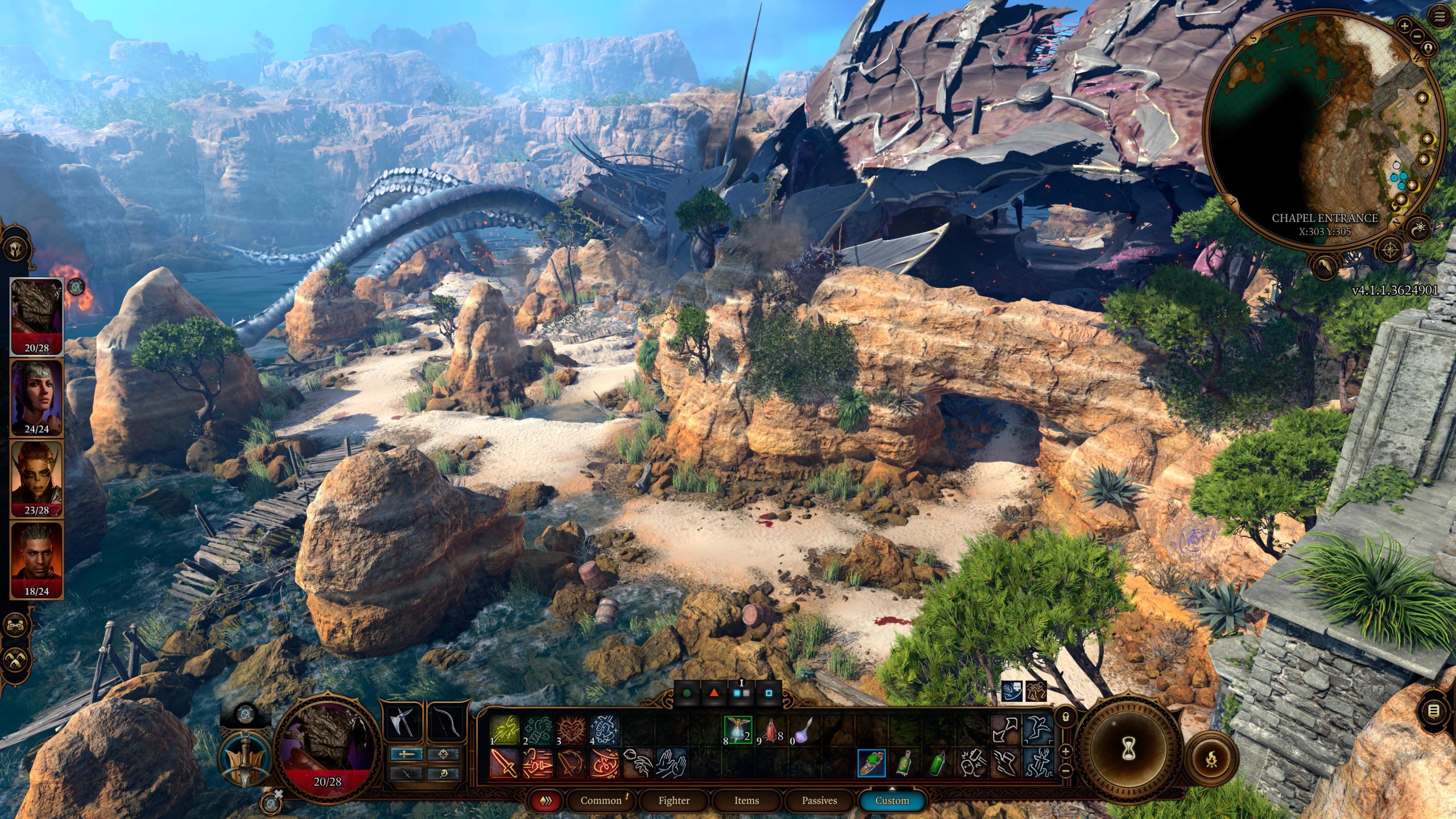The image size is (1456, 819).
Task: Lock the hotbar using the padlock icon
Action: click(1066, 718)
